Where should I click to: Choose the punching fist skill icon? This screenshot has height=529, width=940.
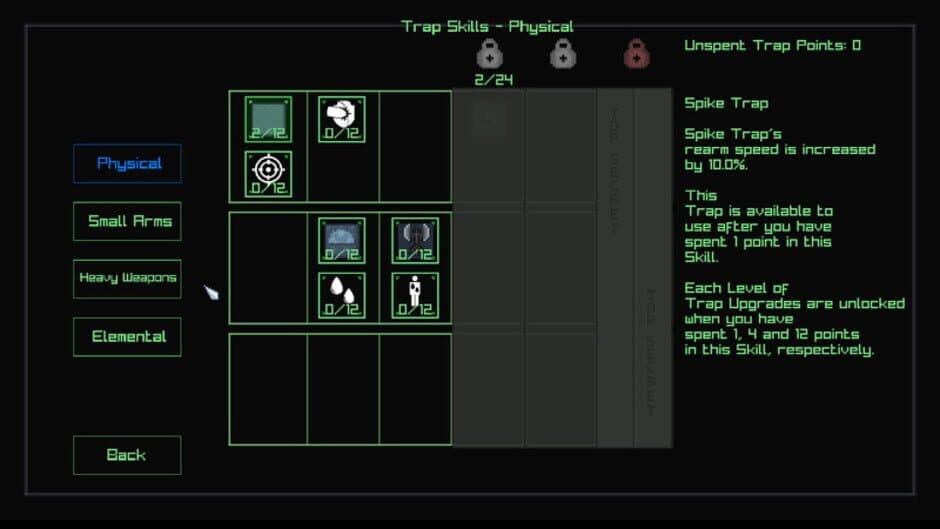click(x=341, y=119)
